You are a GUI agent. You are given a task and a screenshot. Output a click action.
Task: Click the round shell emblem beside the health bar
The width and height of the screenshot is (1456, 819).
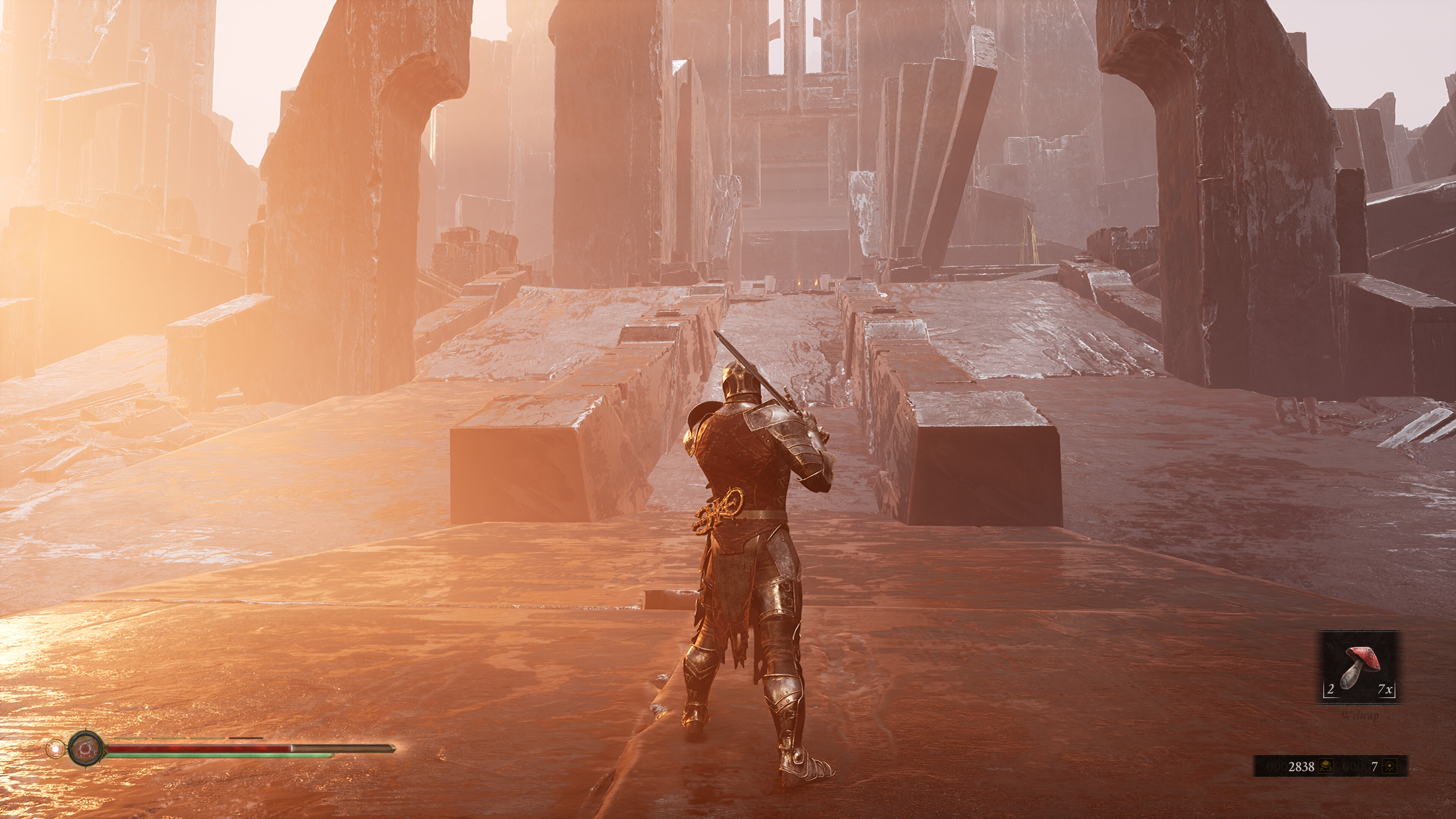pos(86,748)
